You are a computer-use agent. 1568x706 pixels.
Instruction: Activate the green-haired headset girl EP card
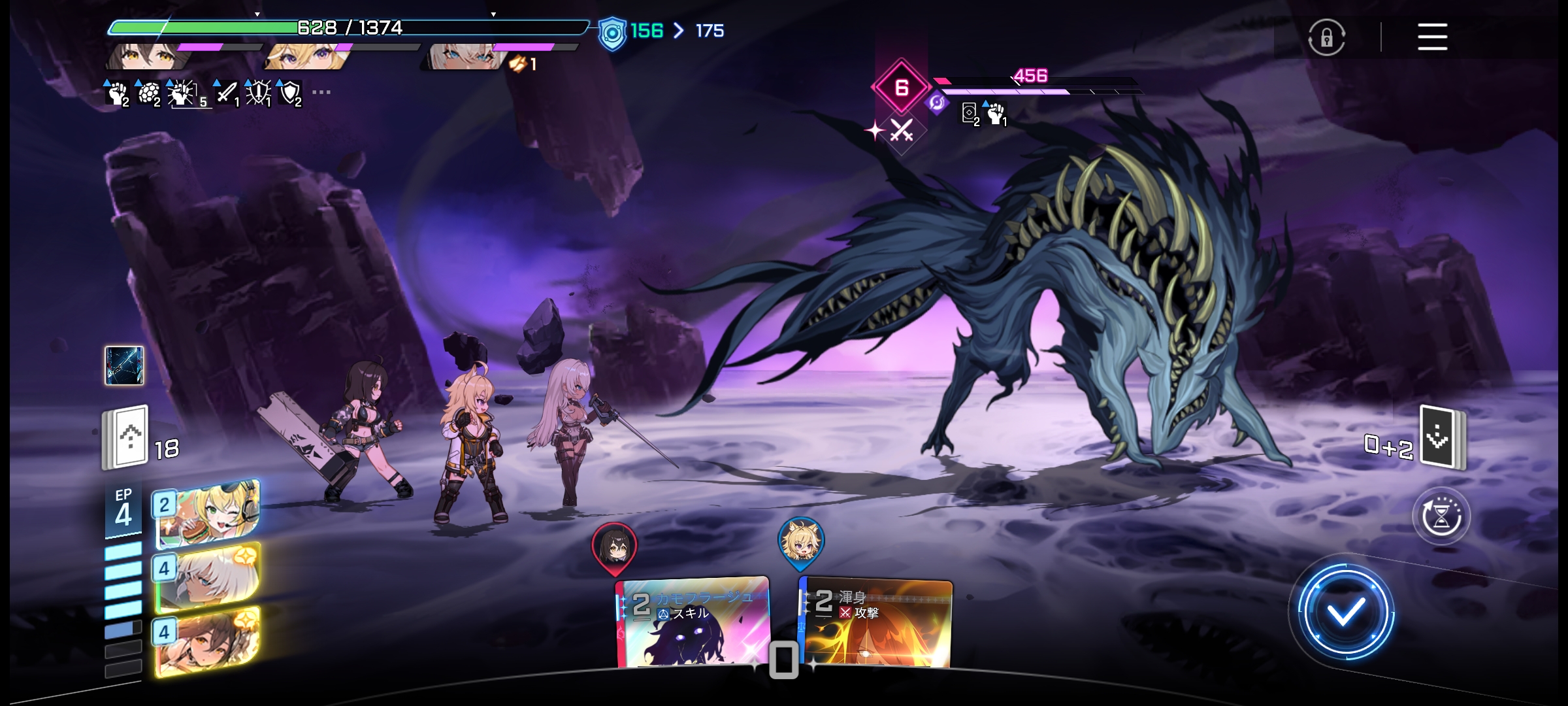point(208,513)
